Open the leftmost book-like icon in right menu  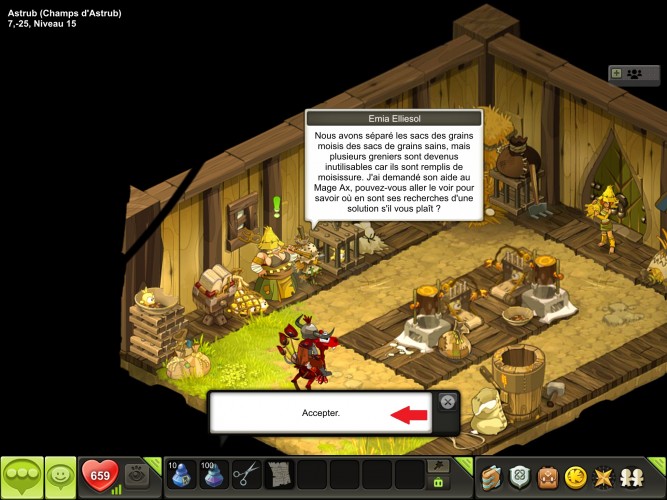tap(491, 477)
